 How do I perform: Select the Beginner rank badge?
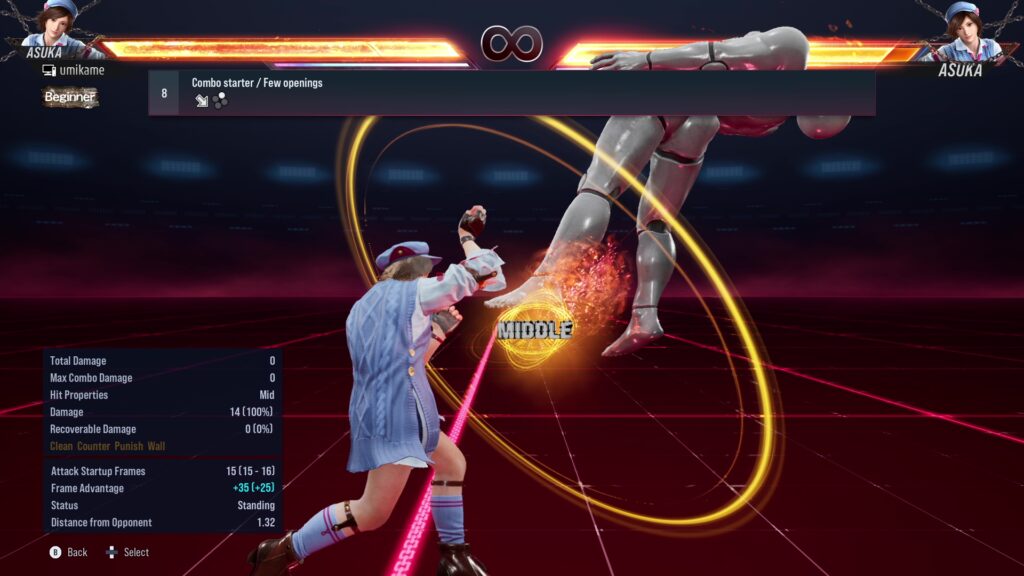[x=70, y=97]
